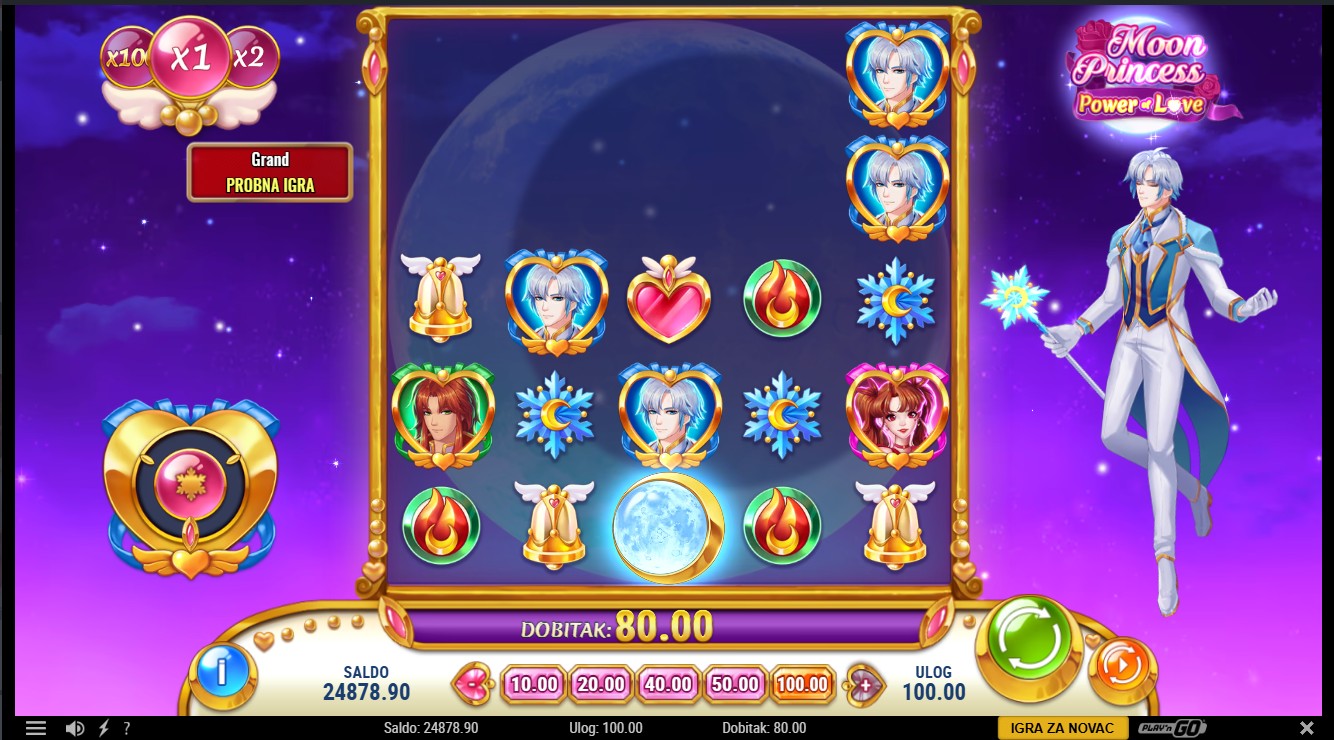Viewport: 1334px width, 740px height.
Task: Close the game with the X
Action: pyautogui.click(x=1306, y=728)
